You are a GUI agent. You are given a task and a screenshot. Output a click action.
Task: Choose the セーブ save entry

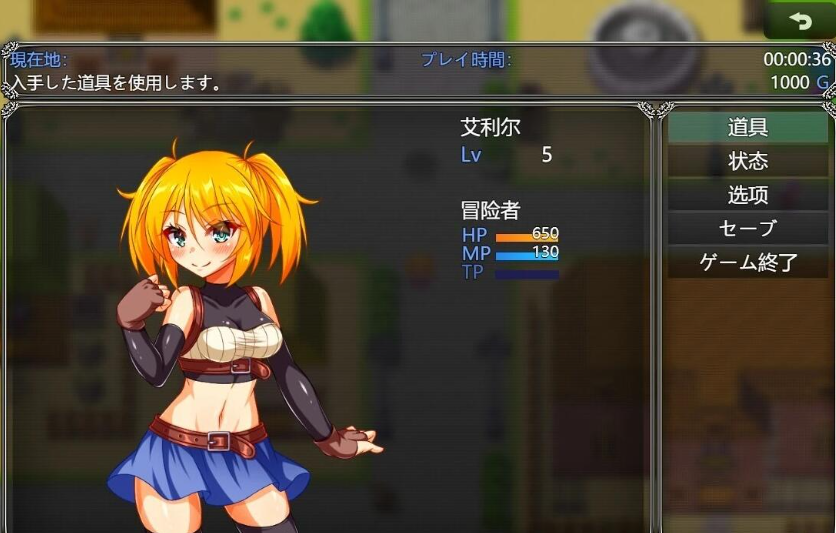coord(747,229)
